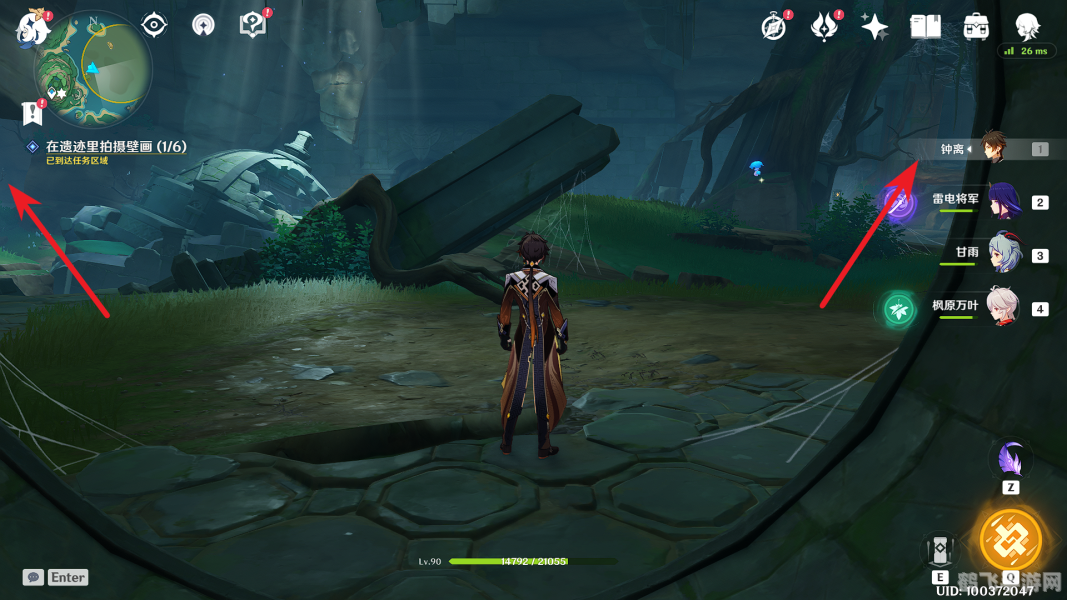
Task: Activate the eye-shaped Elemental Sight icon
Action: coord(154,25)
